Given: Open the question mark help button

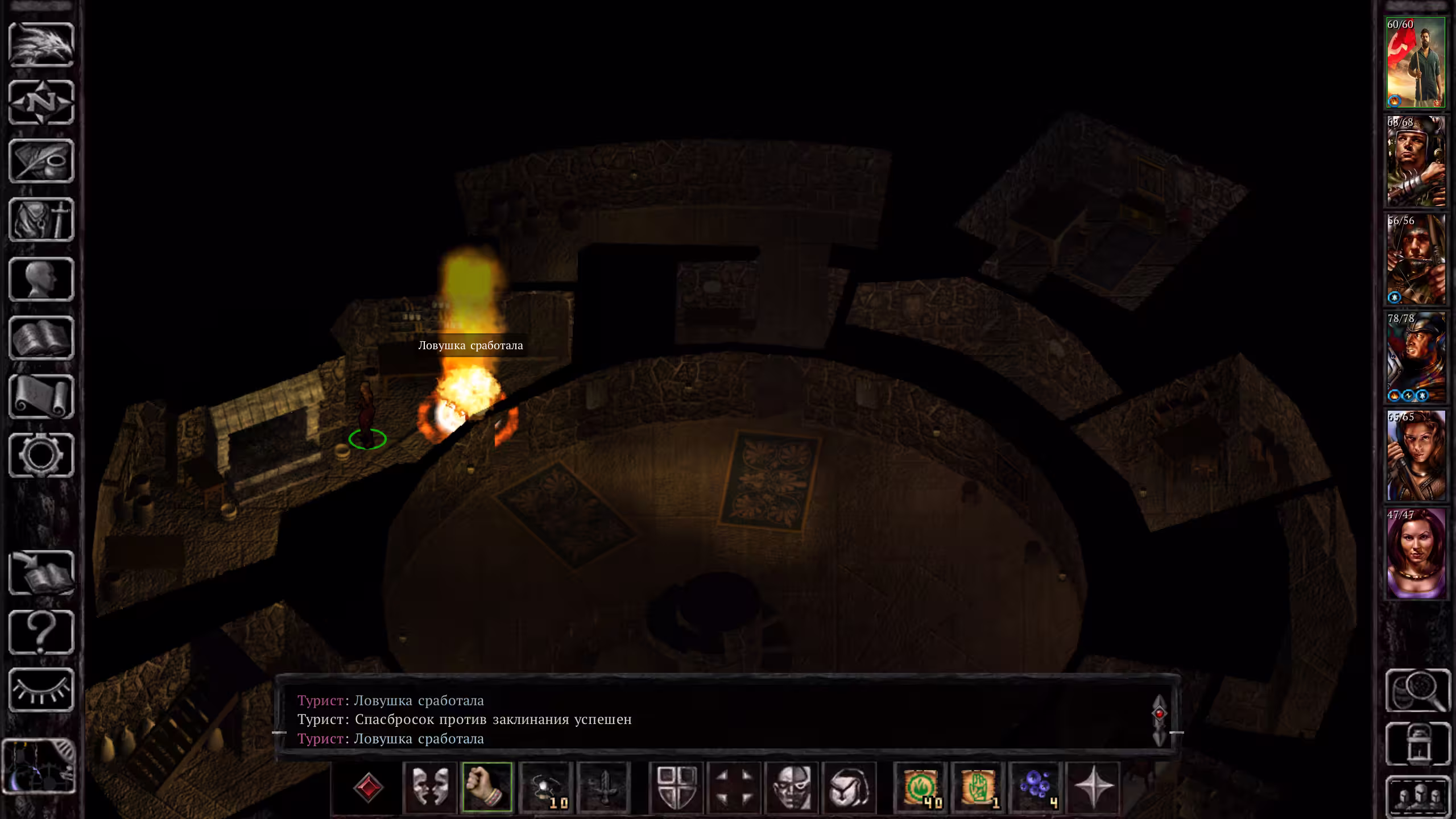Looking at the screenshot, I should click(42, 632).
